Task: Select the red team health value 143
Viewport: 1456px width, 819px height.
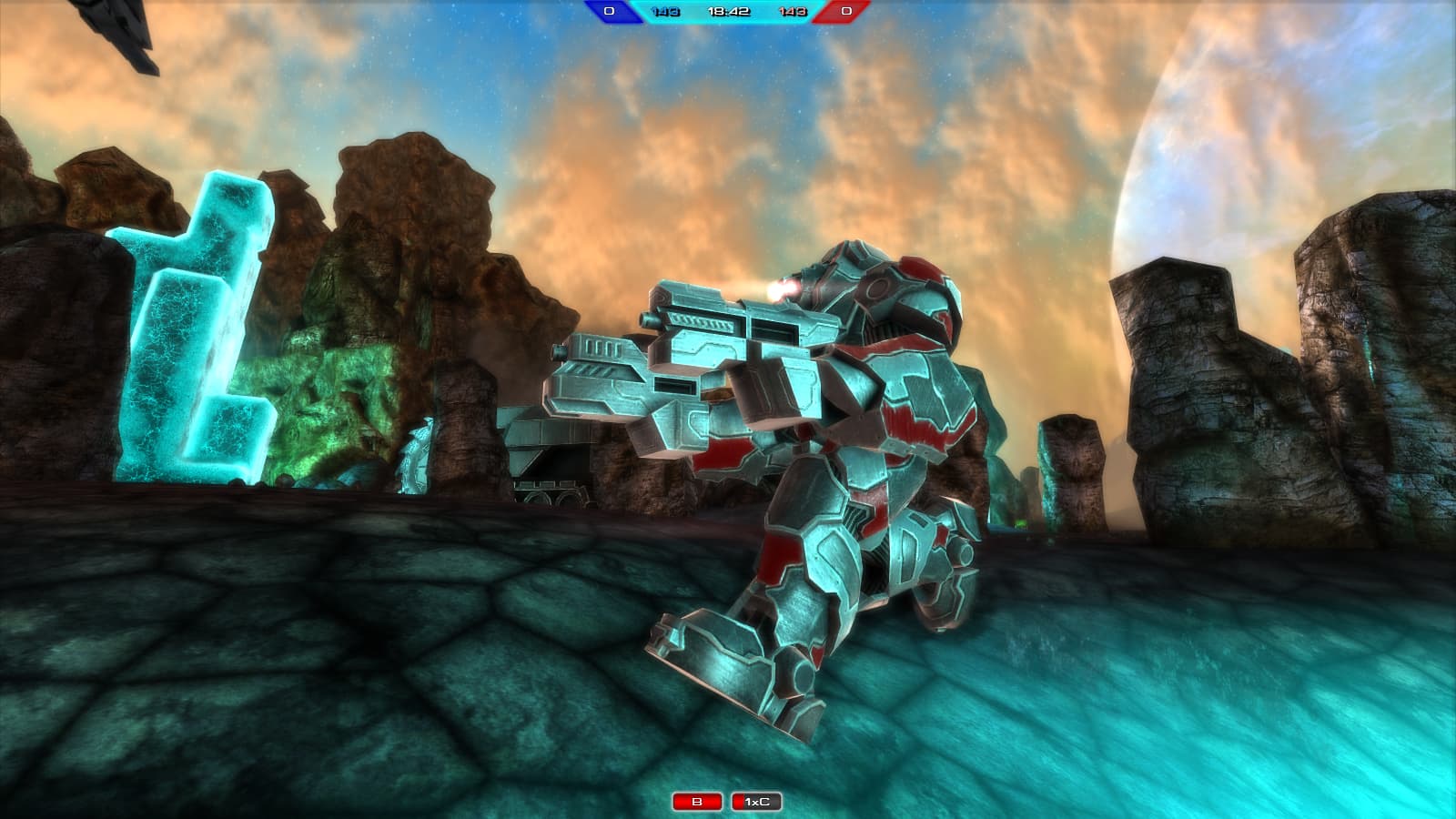Action: tap(793, 12)
